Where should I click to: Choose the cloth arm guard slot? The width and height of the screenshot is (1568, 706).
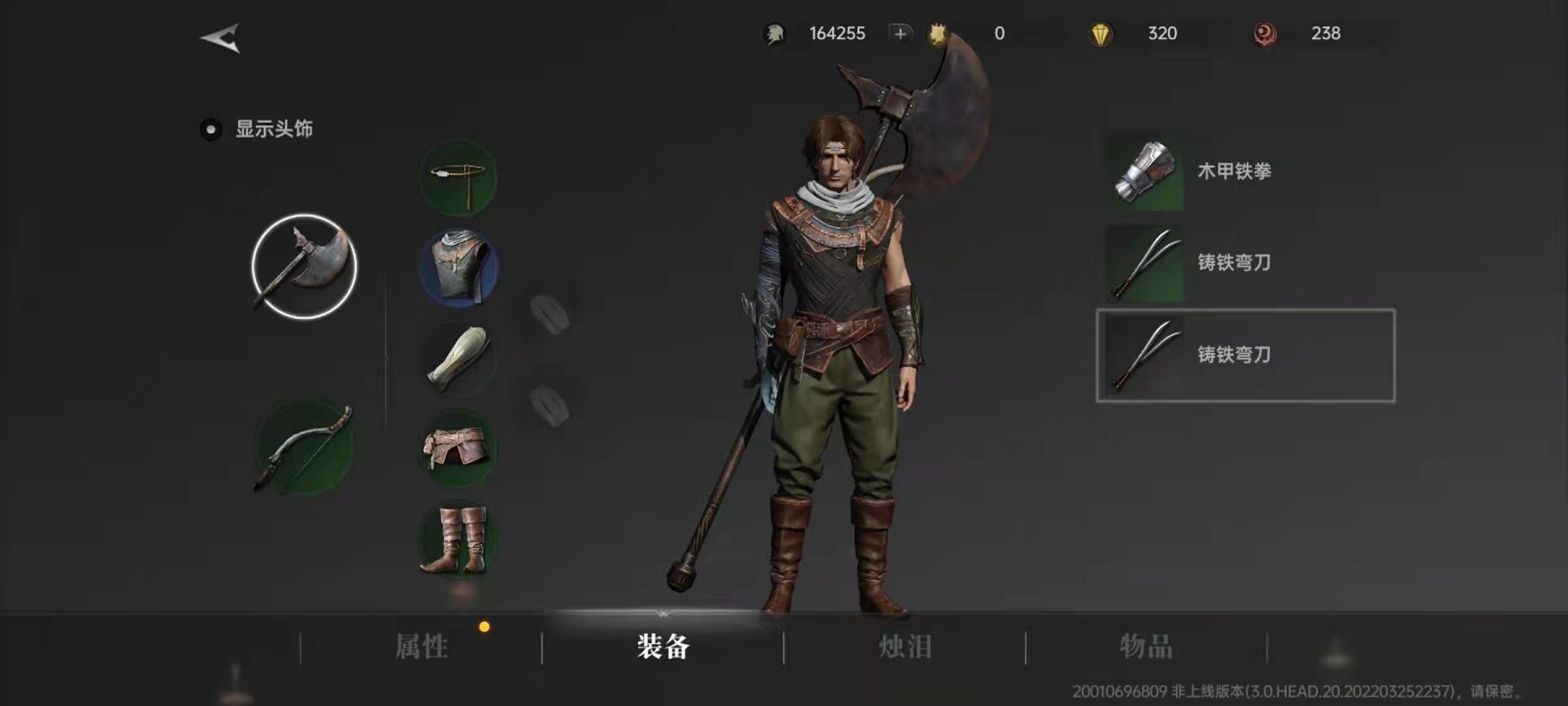[458, 358]
